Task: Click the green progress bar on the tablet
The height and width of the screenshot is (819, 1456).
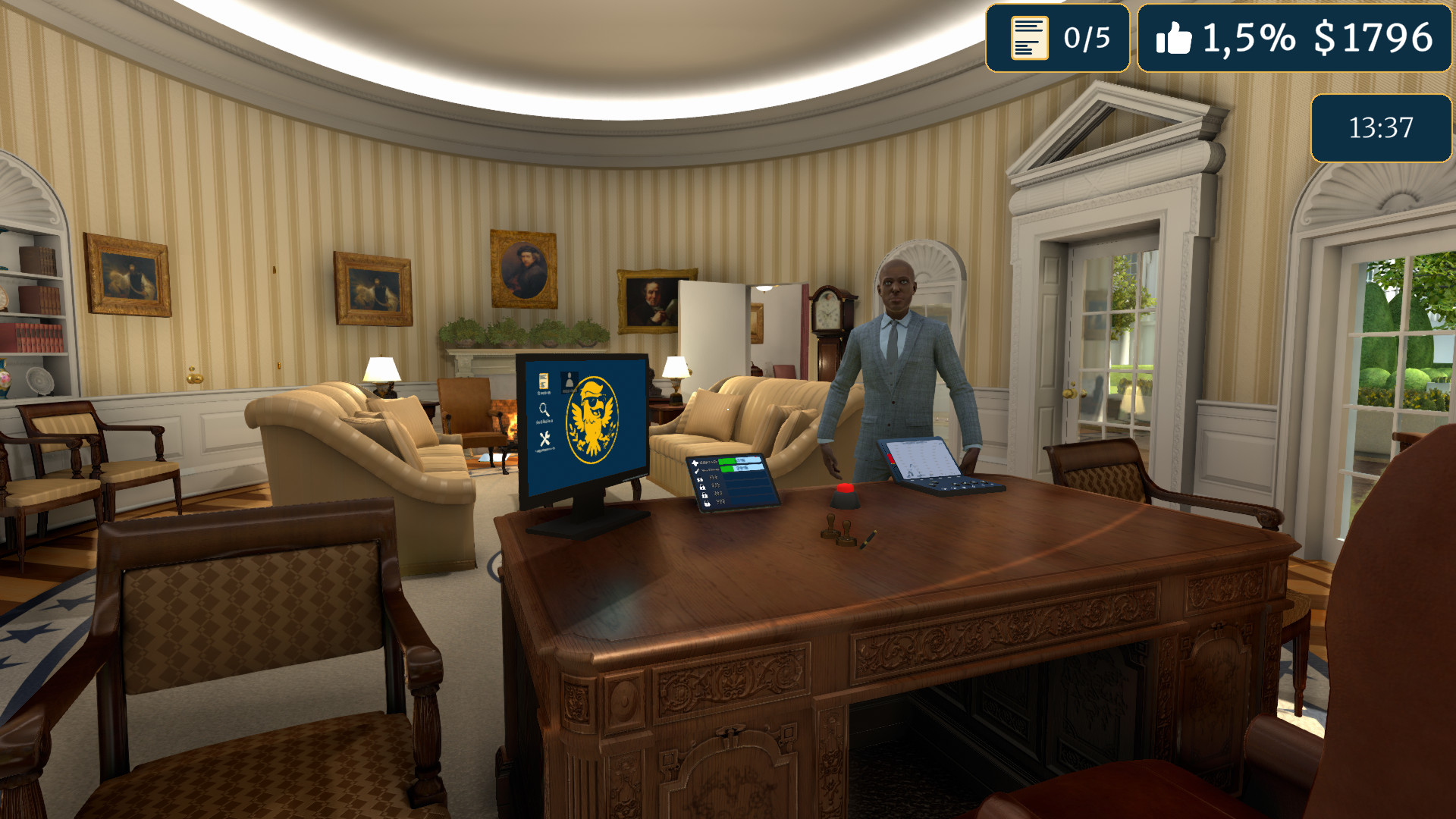Action: pos(726,461)
